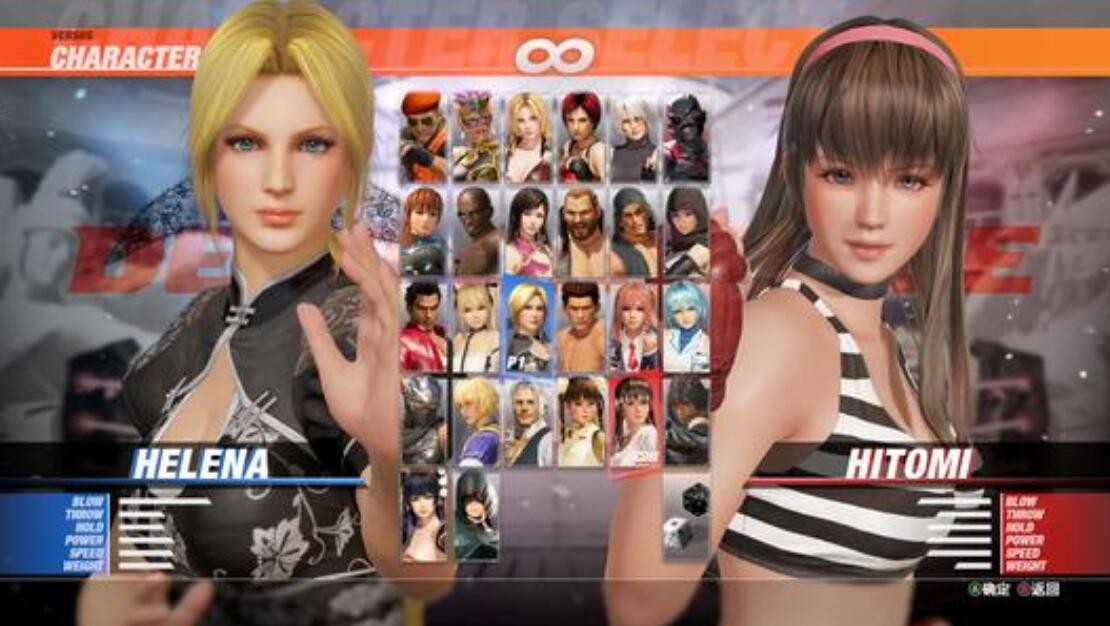This screenshot has height=626, width=1110.
Task: Select the bearded Bass portrait
Action: click(x=581, y=231)
